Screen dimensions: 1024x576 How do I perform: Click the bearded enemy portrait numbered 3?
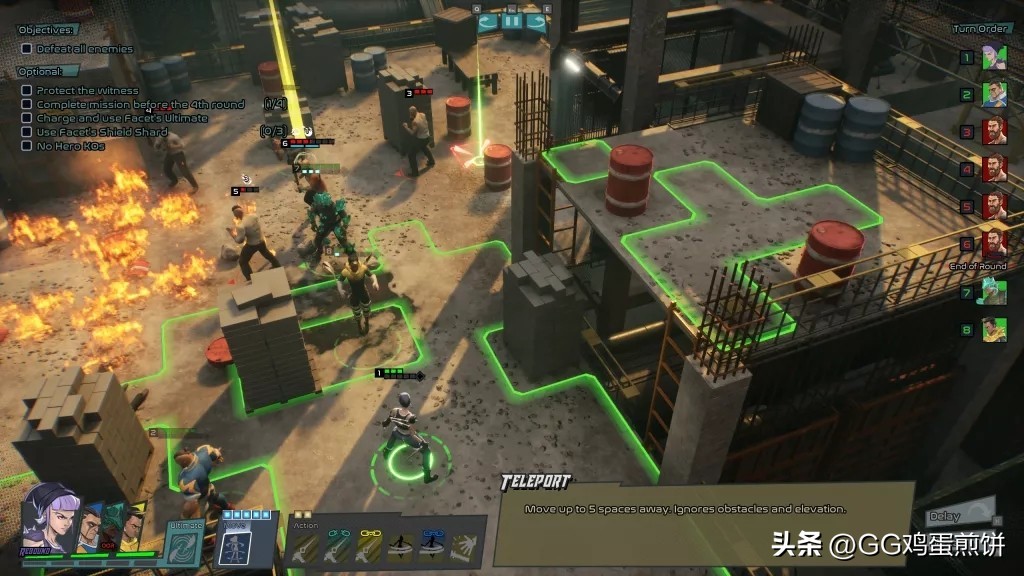point(994,131)
